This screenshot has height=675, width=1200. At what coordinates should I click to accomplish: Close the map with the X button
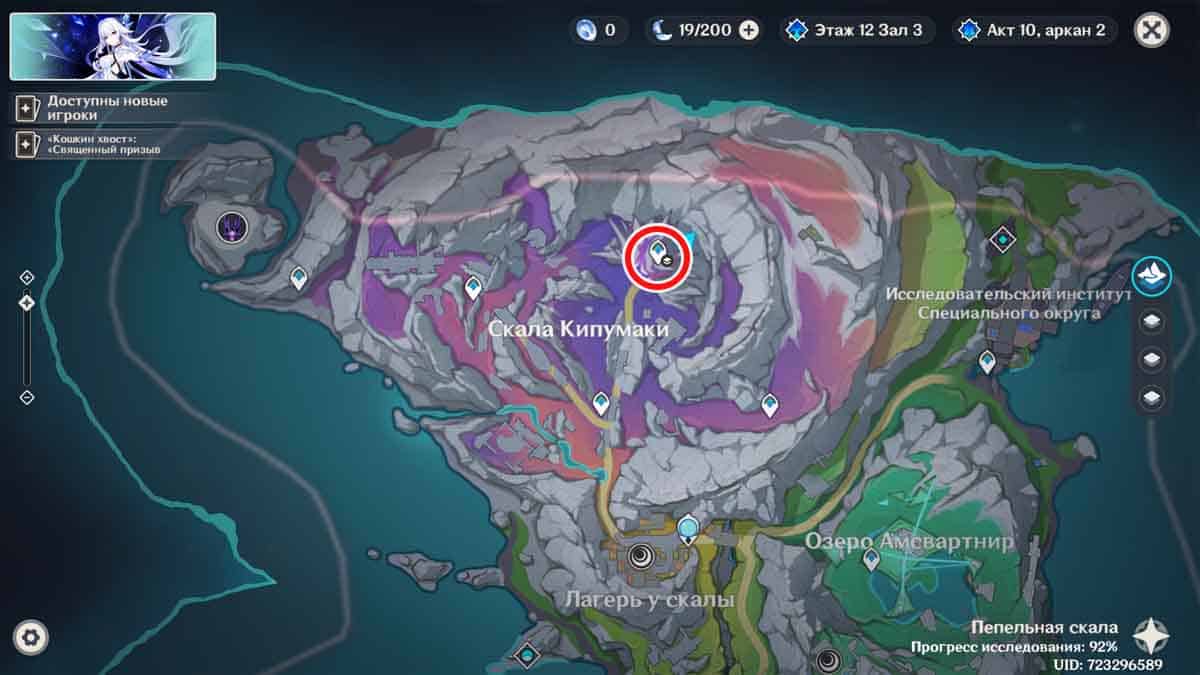pyautogui.click(x=1152, y=30)
